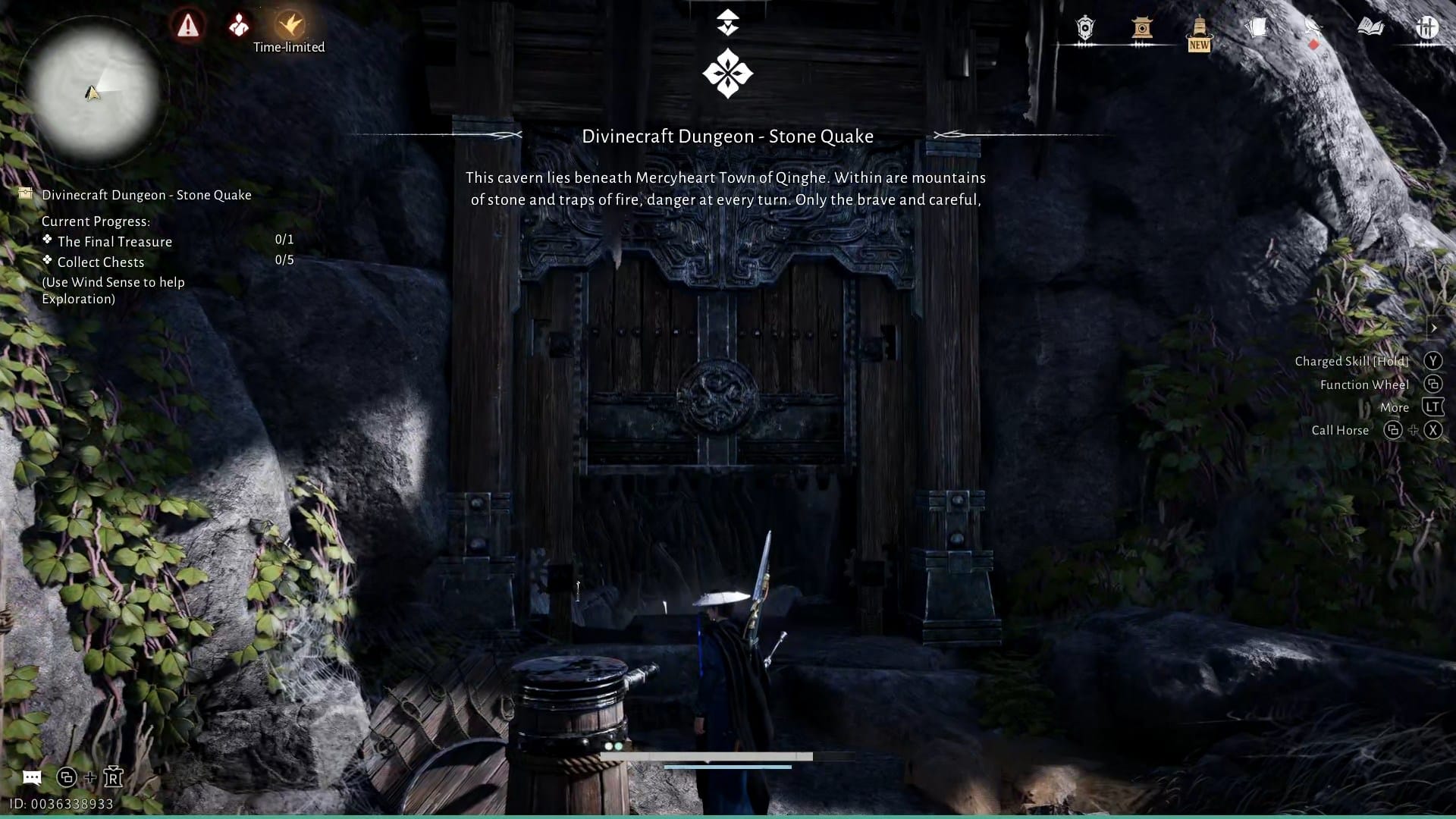This screenshot has width=1456, height=819.
Task: Open the chat bubble icon at bottom left
Action: coord(31,777)
